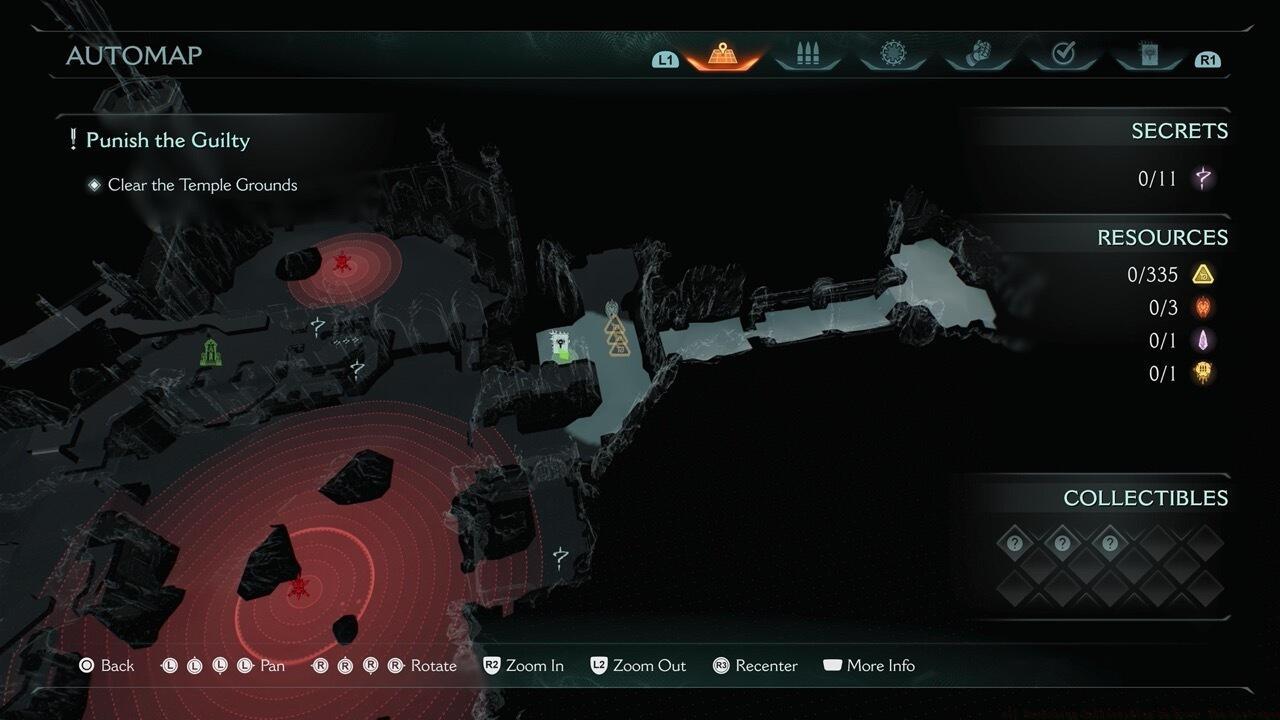Open the checkmark challenges tab
This screenshot has width=1280, height=720.
1063,54
